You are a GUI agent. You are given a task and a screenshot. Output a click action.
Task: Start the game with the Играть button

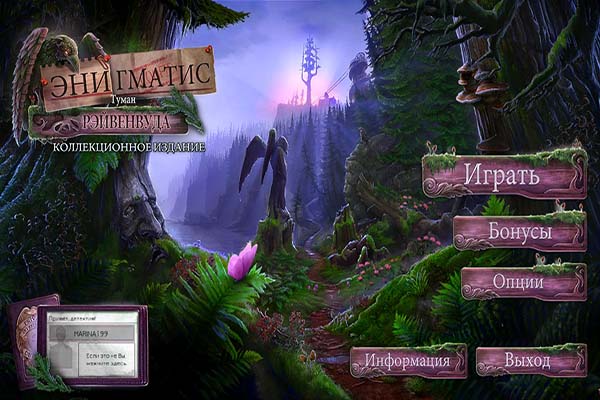pyautogui.click(x=502, y=176)
